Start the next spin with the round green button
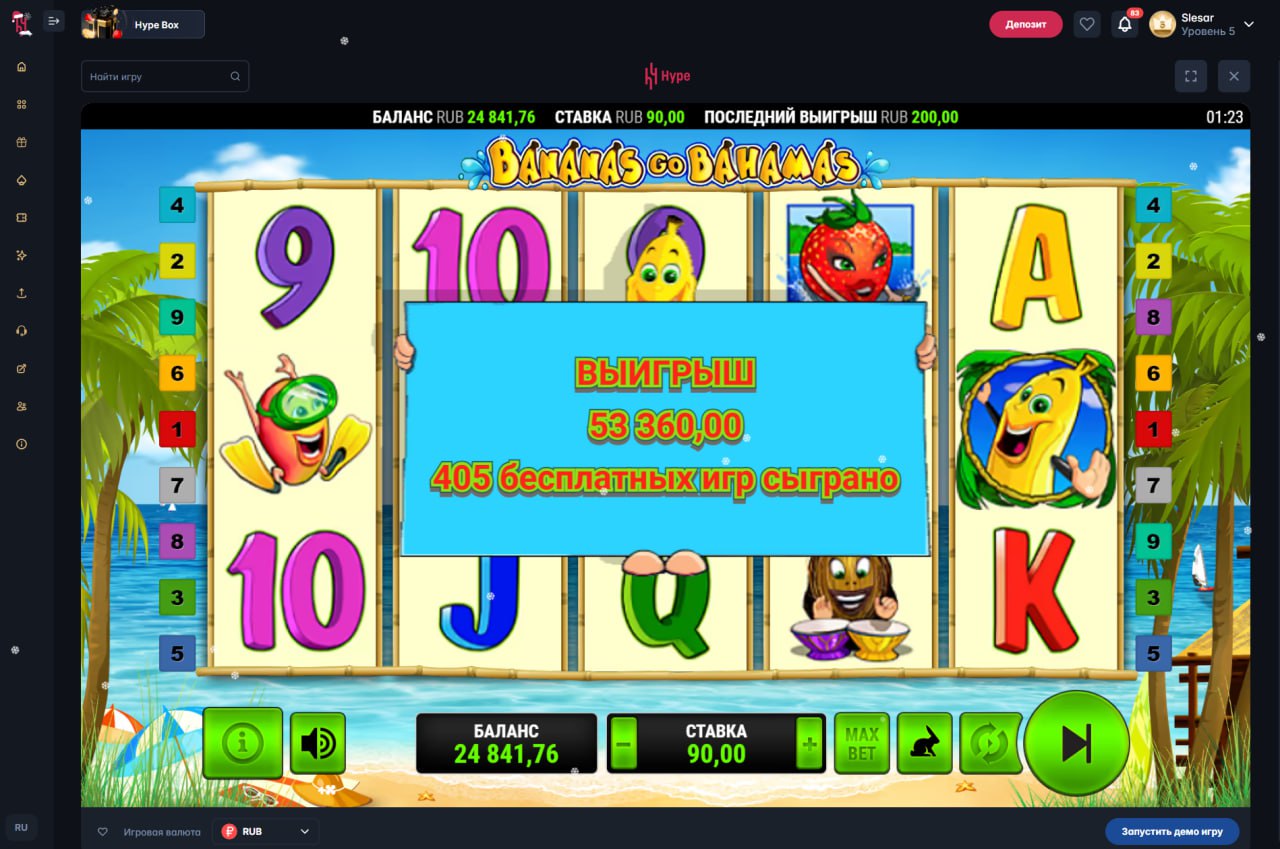 coord(1076,743)
